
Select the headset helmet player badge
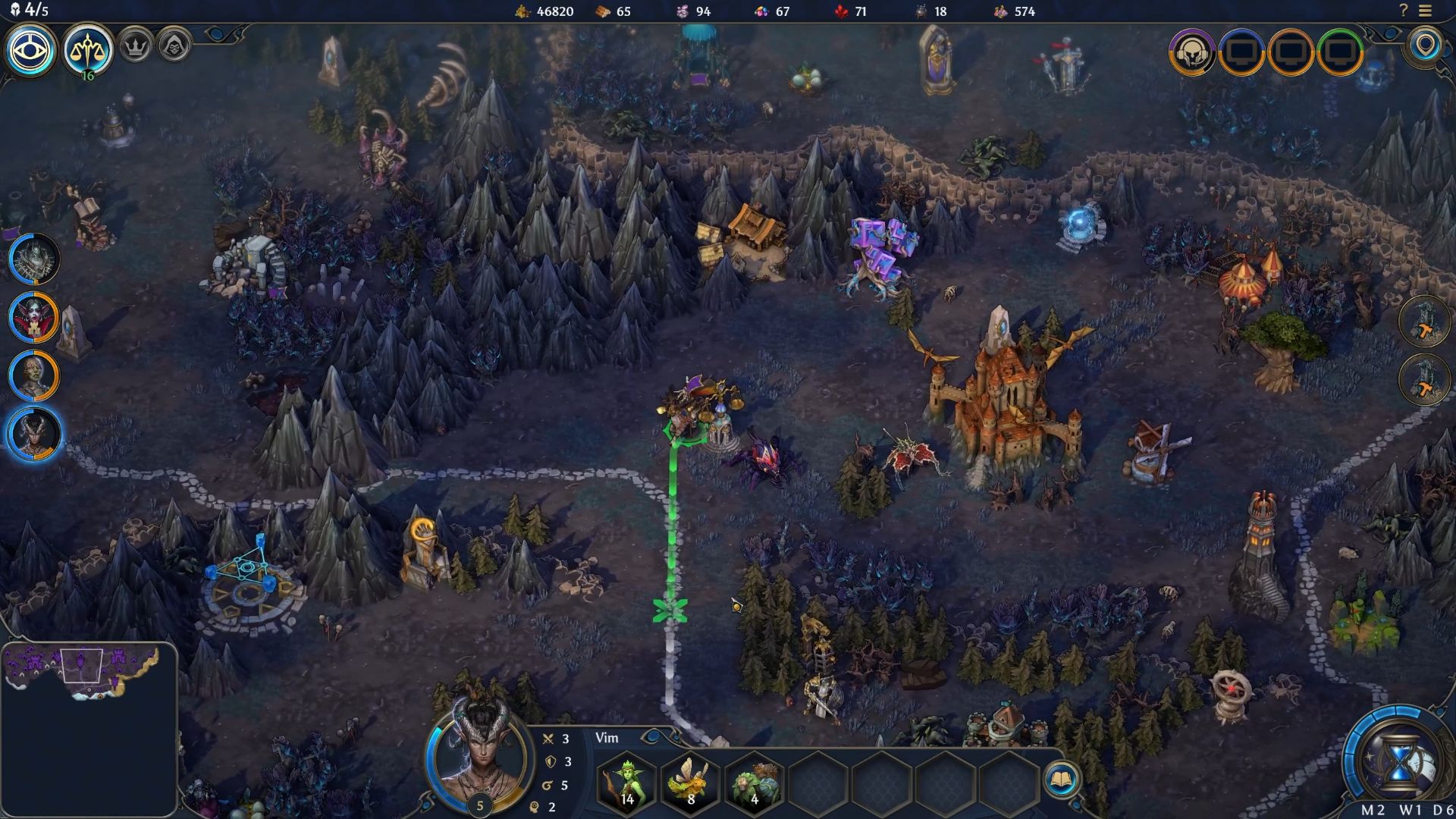point(1192,52)
